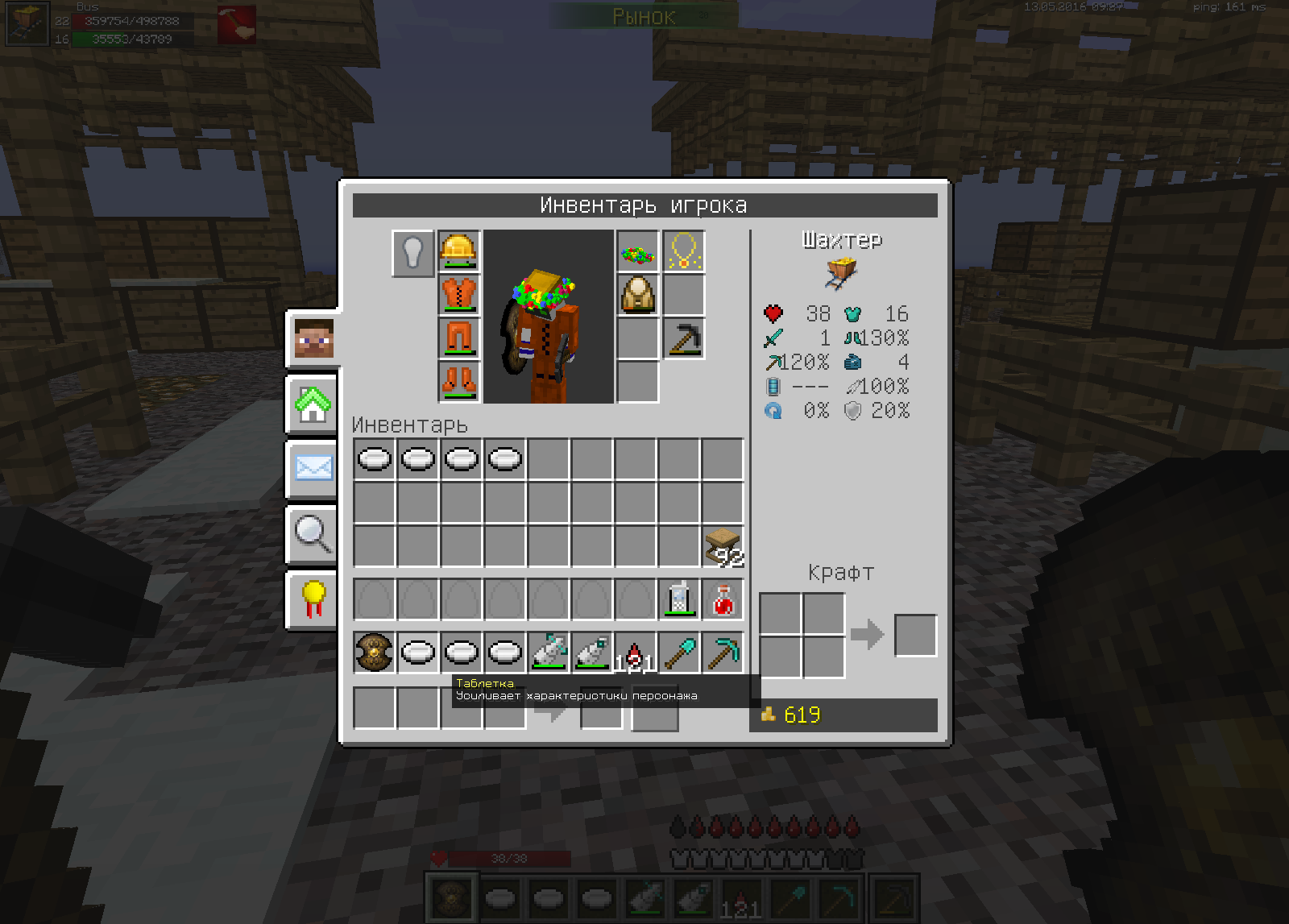The height and width of the screenshot is (924, 1289).
Task: Select the teal pickaxe in the hotbar
Action: pos(723,653)
